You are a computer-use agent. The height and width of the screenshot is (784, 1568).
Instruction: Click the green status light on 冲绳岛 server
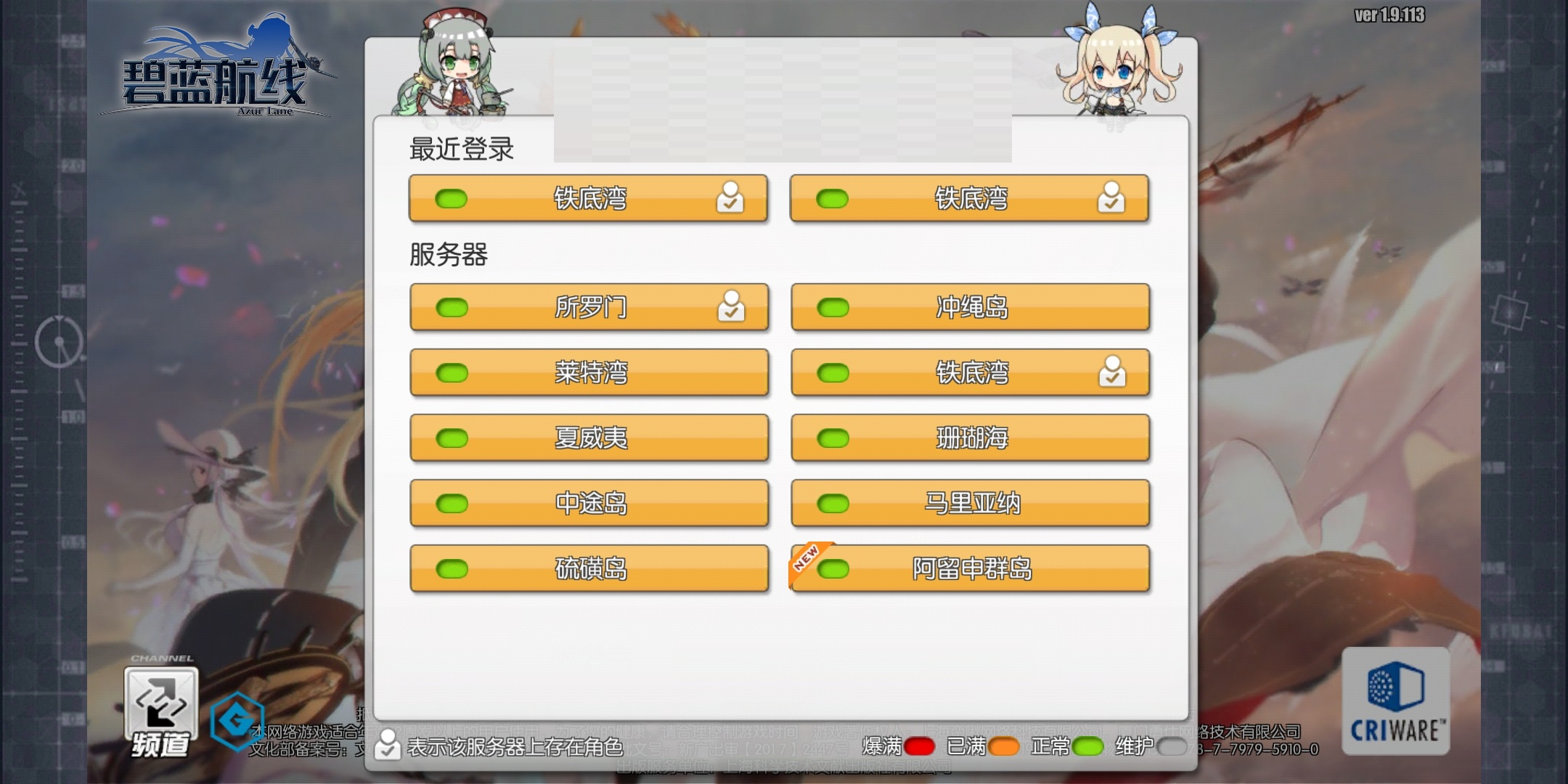[833, 306]
